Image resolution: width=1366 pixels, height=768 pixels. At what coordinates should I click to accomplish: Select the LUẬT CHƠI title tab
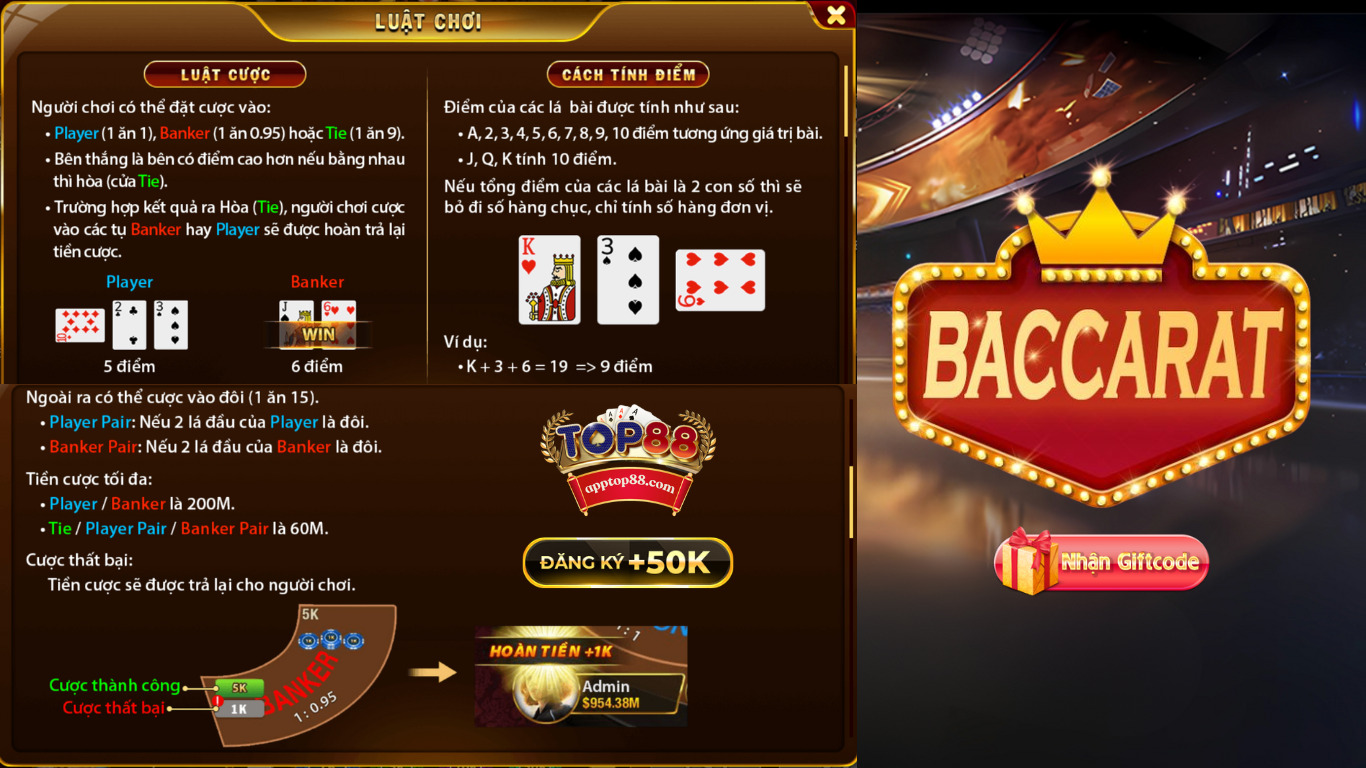point(426,20)
